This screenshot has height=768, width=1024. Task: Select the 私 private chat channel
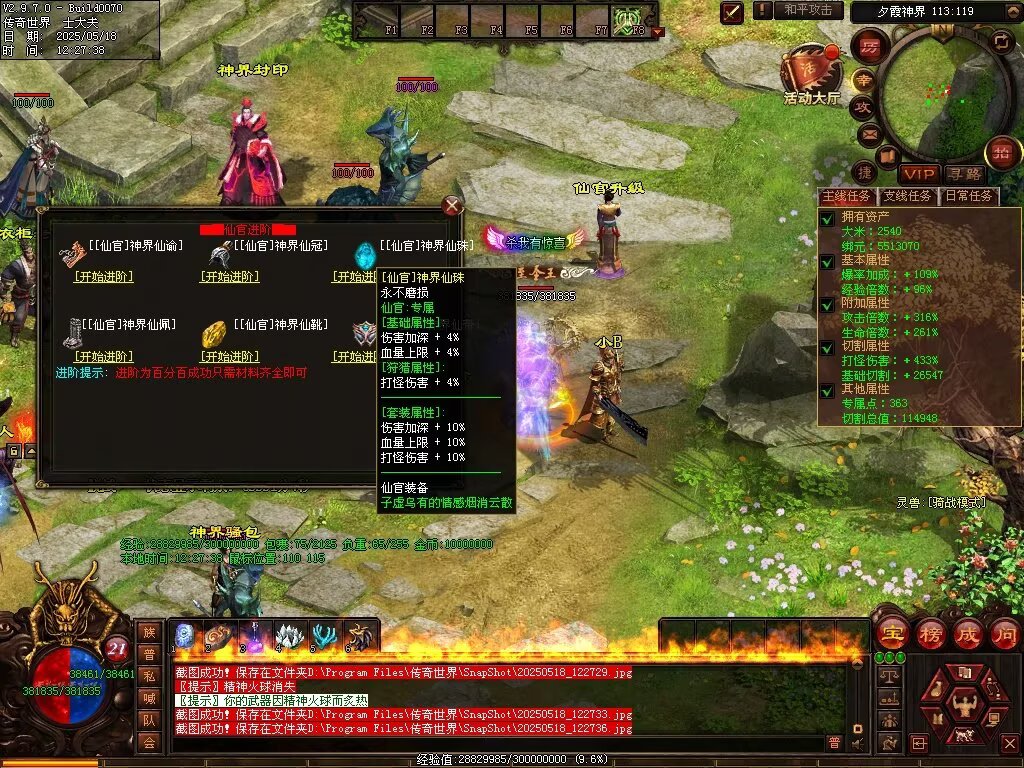(x=148, y=675)
